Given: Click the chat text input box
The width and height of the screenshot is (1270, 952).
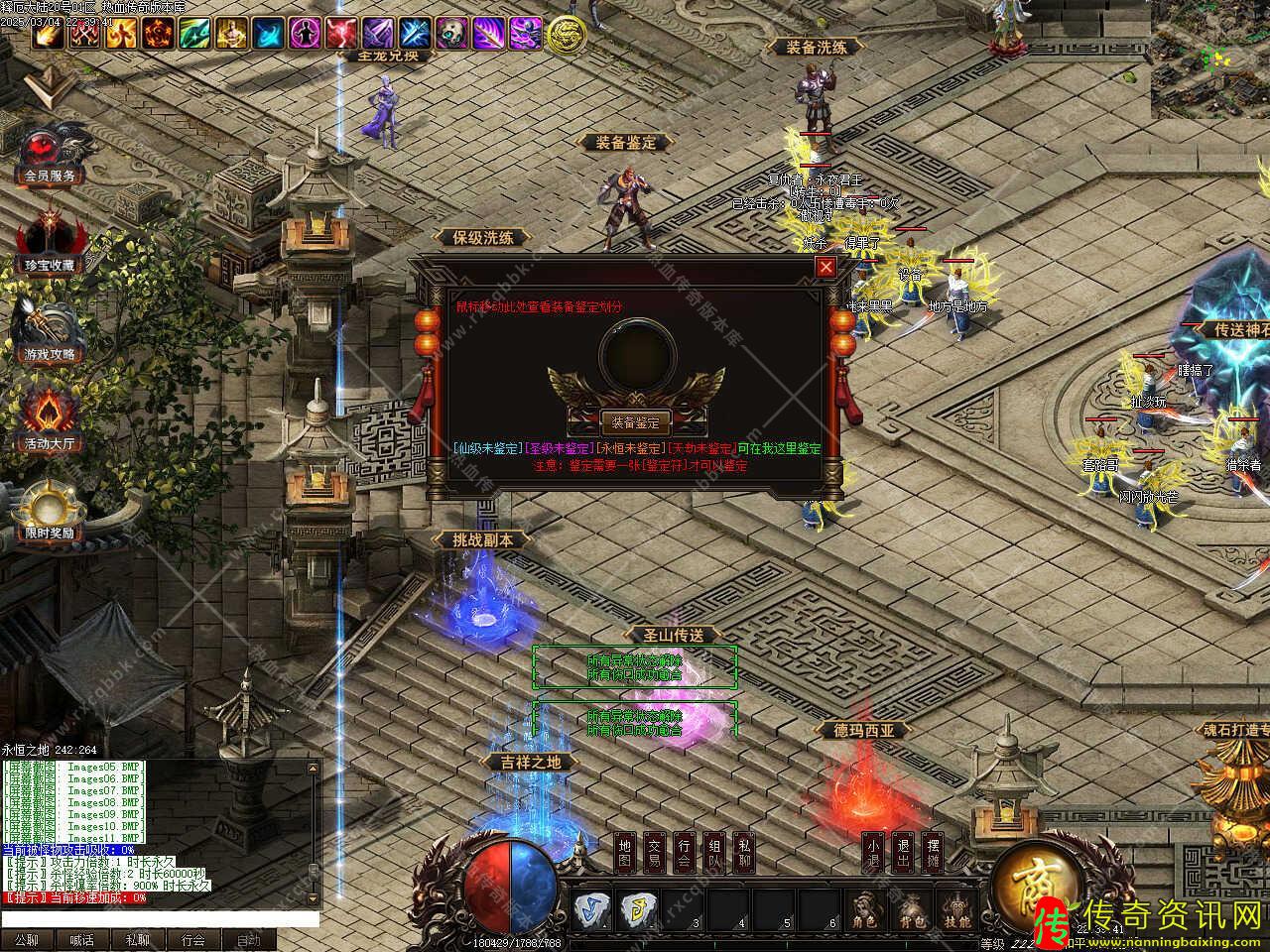Looking at the screenshot, I should pos(159,919).
